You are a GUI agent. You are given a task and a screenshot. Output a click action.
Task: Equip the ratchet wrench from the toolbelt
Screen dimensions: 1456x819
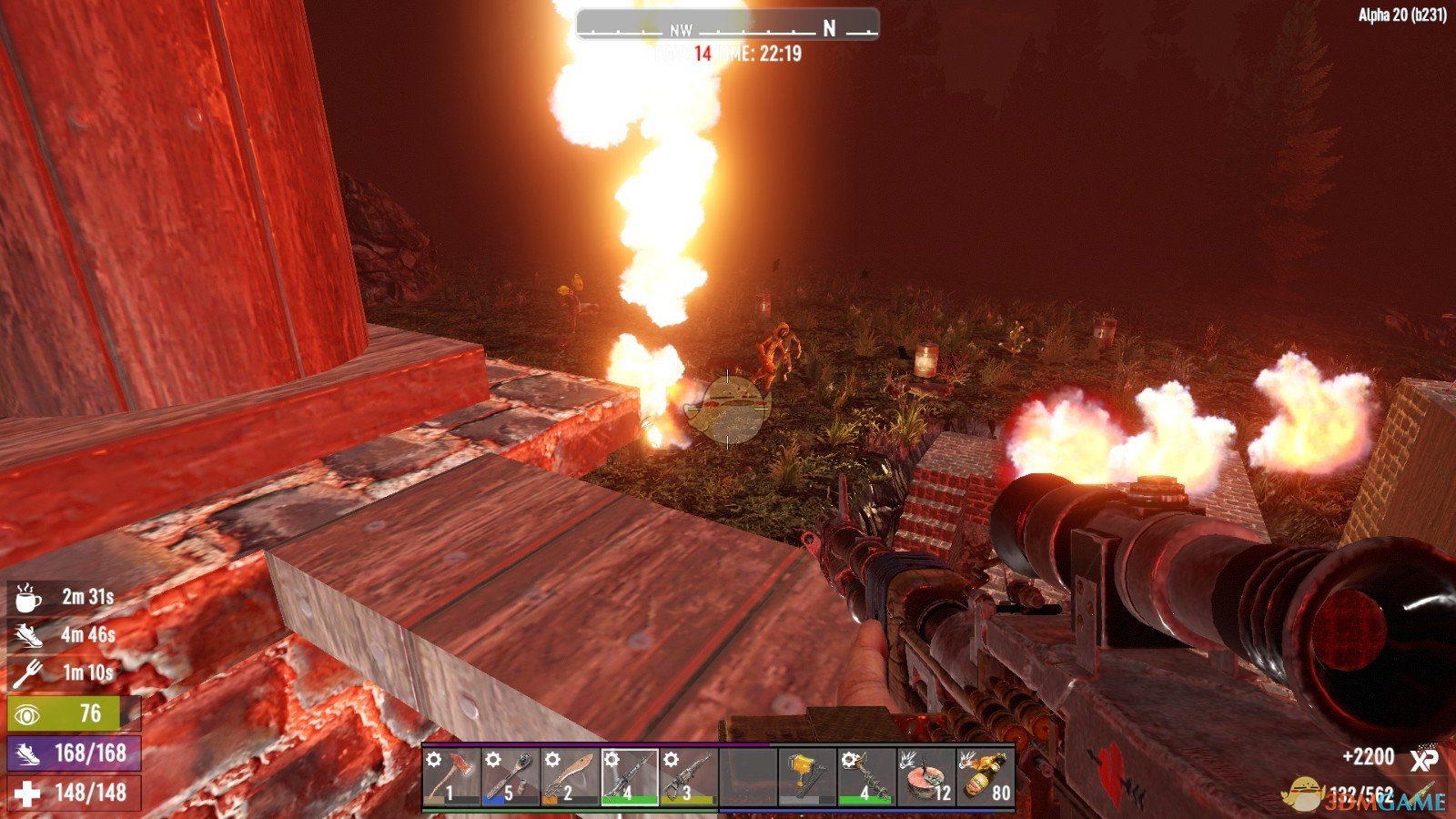pyautogui.click(x=510, y=776)
